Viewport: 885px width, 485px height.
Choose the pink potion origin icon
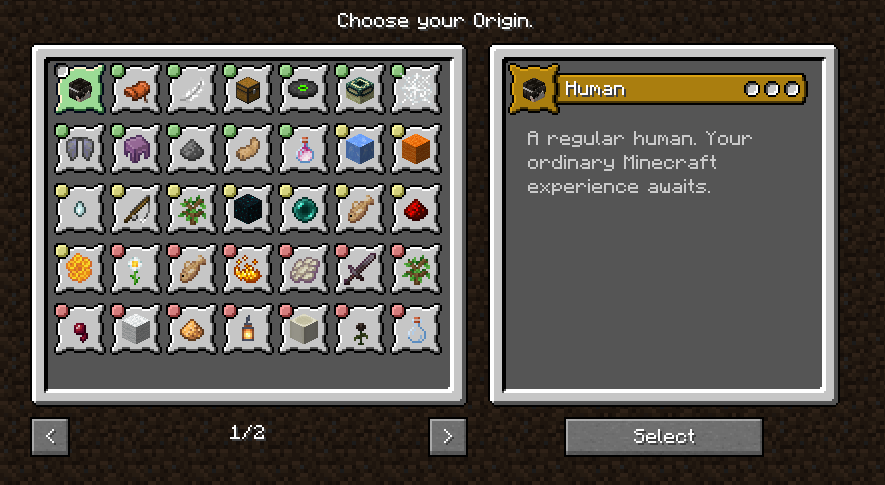pyautogui.click(x=304, y=151)
